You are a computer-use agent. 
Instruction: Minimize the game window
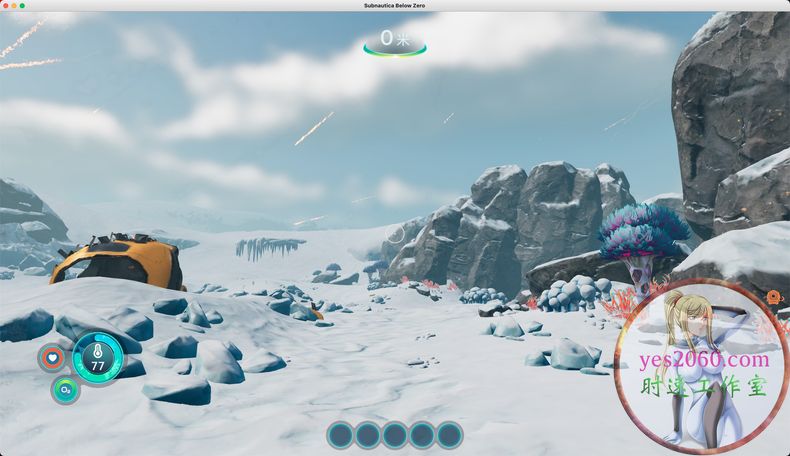(x=14, y=5)
